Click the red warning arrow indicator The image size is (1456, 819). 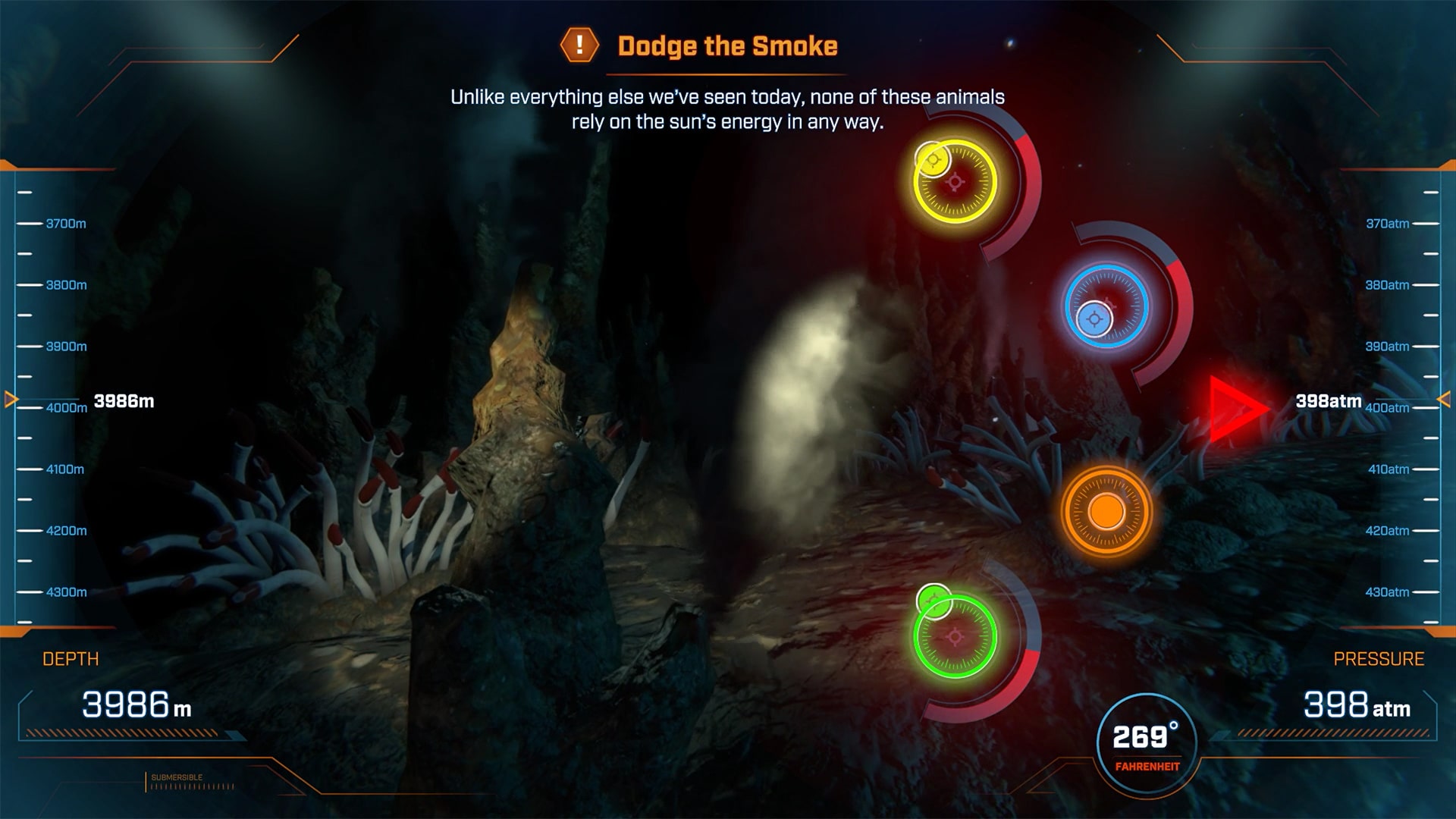1233,409
